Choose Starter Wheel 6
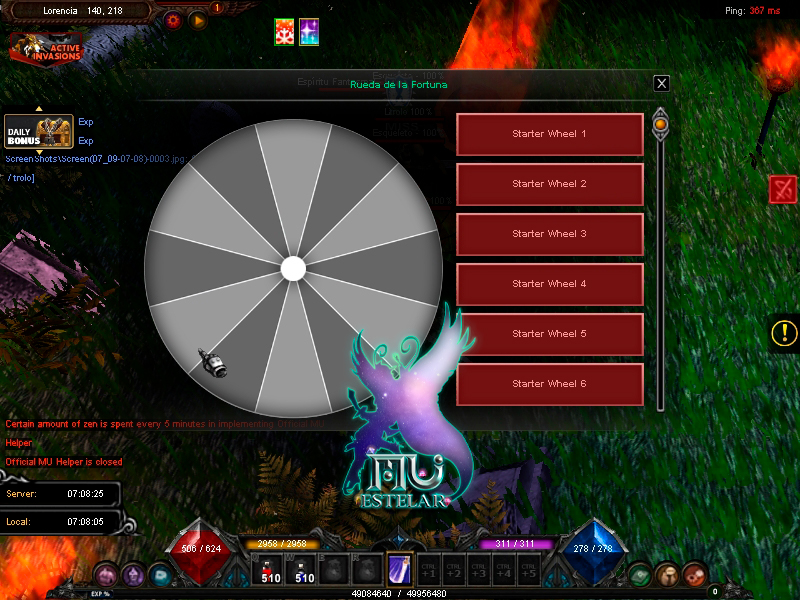The width and height of the screenshot is (800, 600). [x=549, y=384]
